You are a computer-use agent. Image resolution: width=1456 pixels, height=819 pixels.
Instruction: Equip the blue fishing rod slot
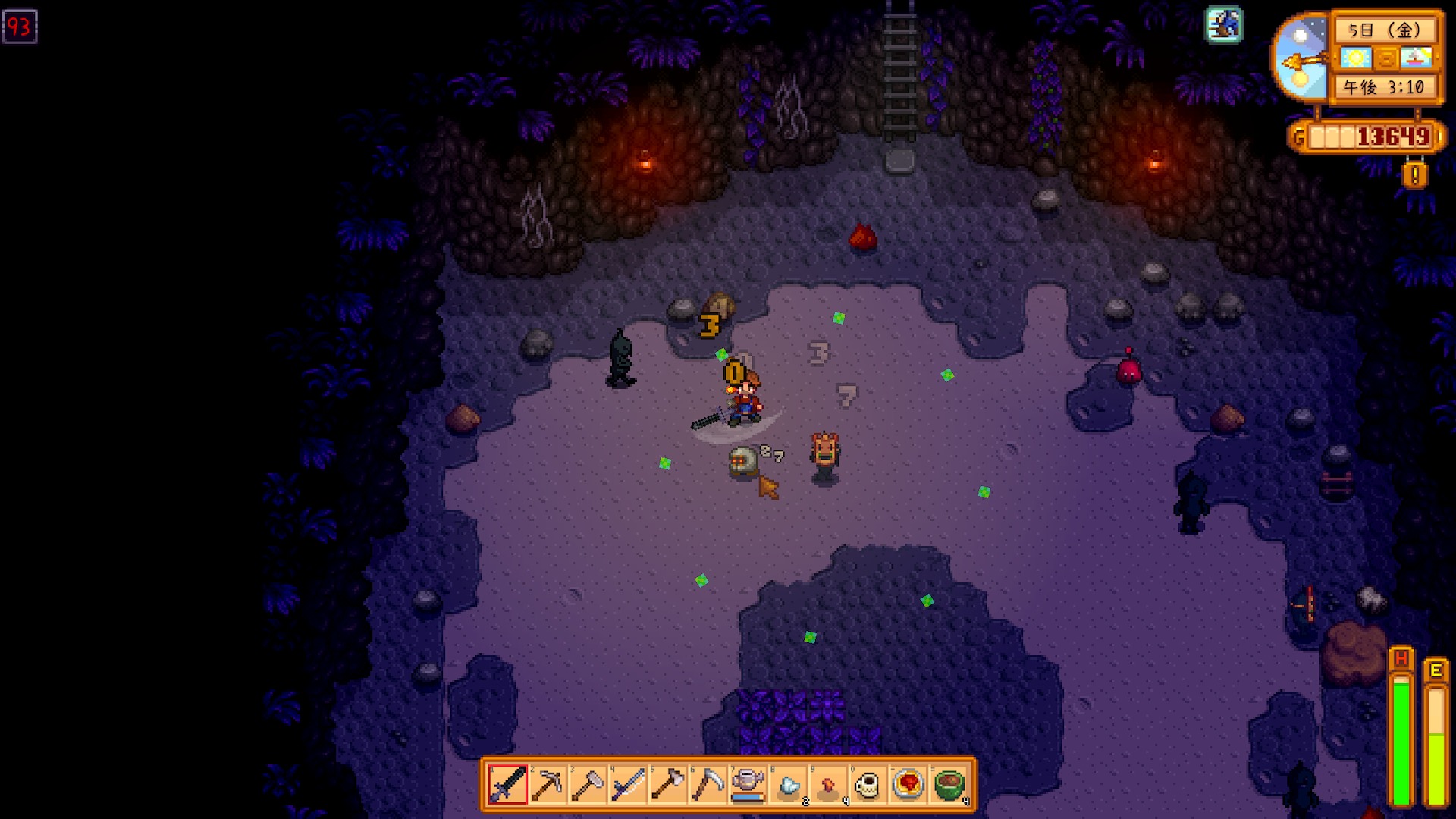[x=628, y=784]
